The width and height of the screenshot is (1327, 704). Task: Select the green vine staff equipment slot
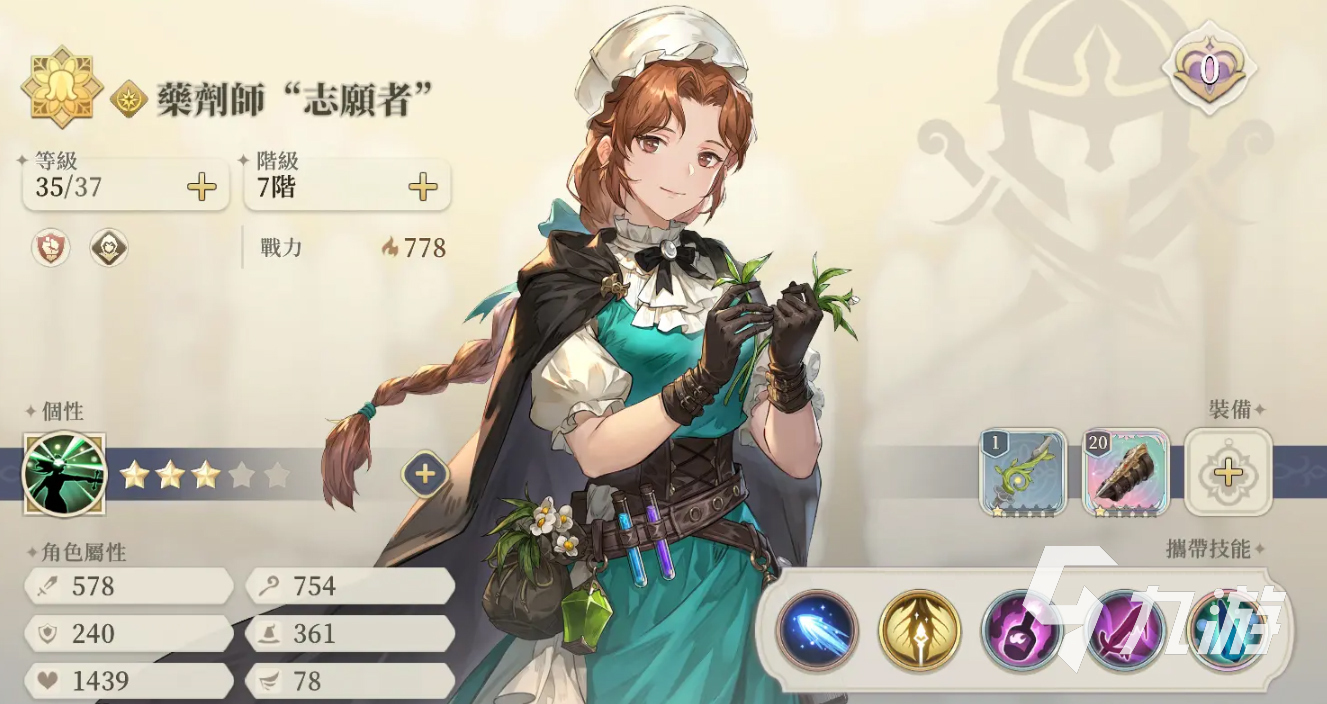[1023, 471]
